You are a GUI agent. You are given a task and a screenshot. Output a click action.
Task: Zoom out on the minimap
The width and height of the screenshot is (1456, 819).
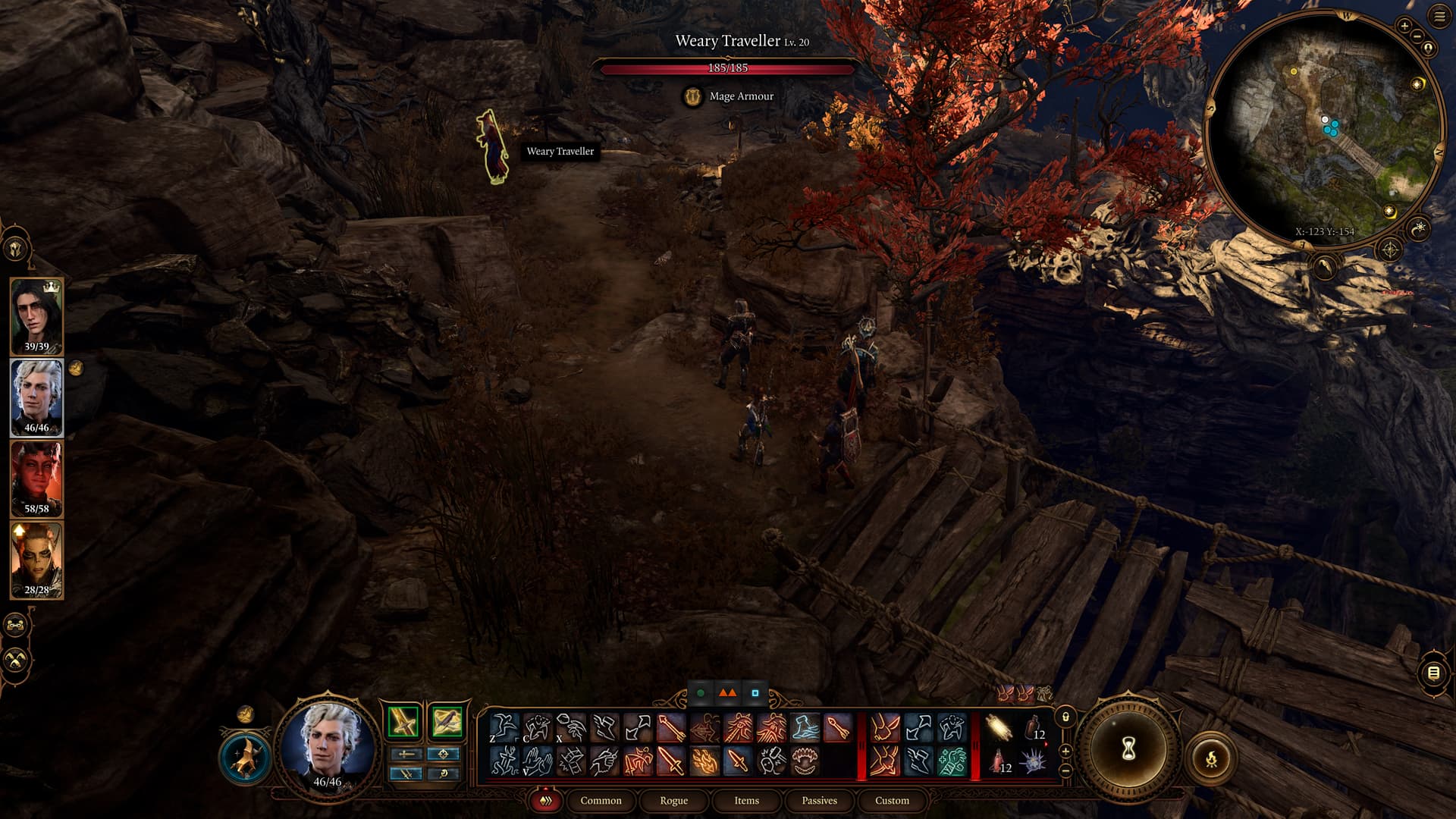pos(1417,38)
